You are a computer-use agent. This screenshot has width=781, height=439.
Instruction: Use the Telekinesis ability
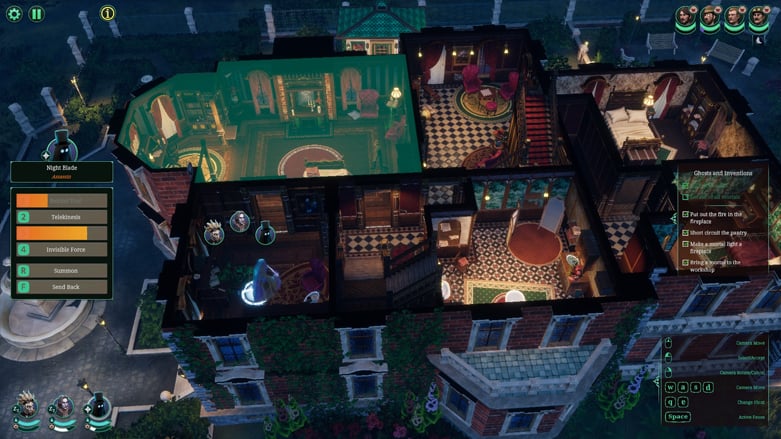click(x=62, y=217)
